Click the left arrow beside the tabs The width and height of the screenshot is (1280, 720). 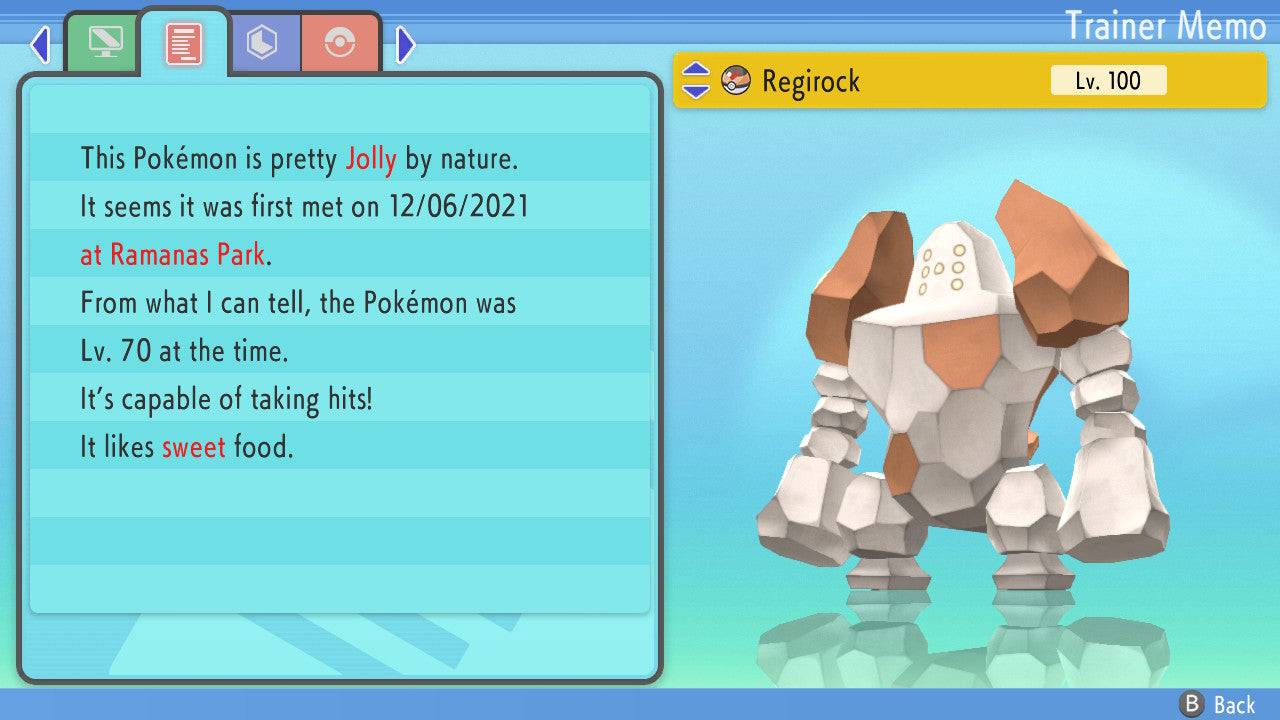tap(40, 44)
